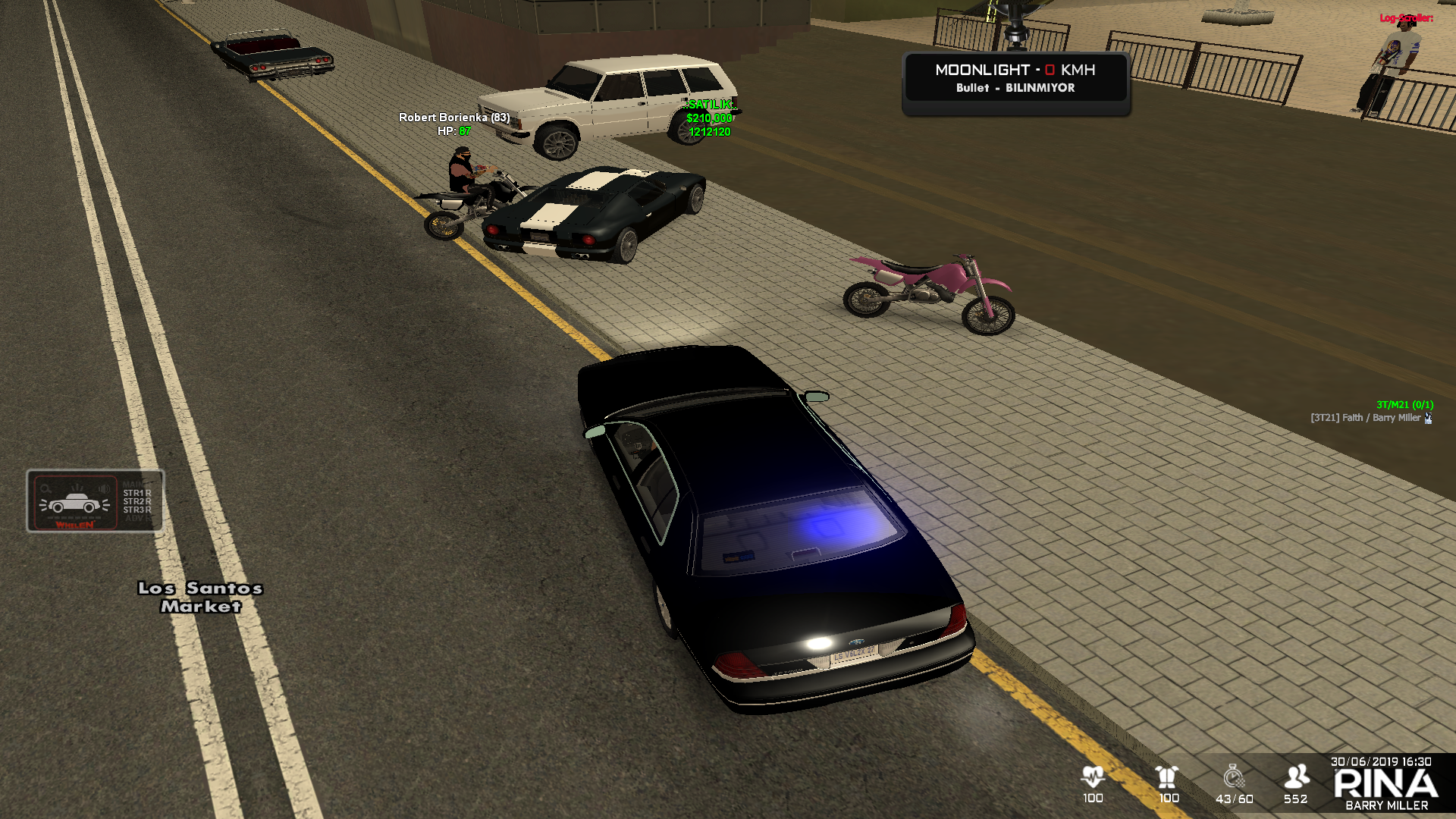Click the stopwatch playtime icon
Viewport: 1456px width, 819px height.
[x=1234, y=777]
